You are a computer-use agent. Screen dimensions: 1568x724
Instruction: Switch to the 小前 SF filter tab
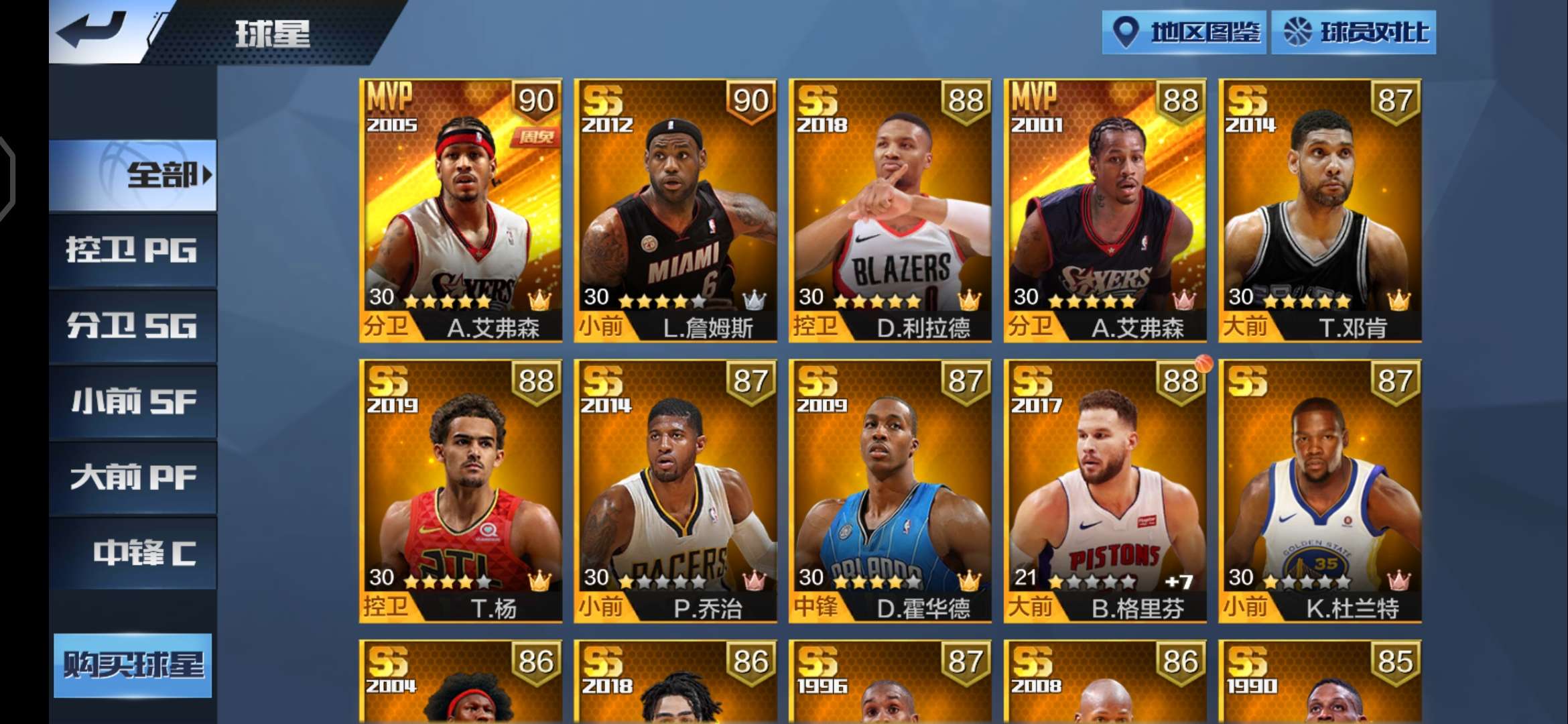(x=132, y=401)
